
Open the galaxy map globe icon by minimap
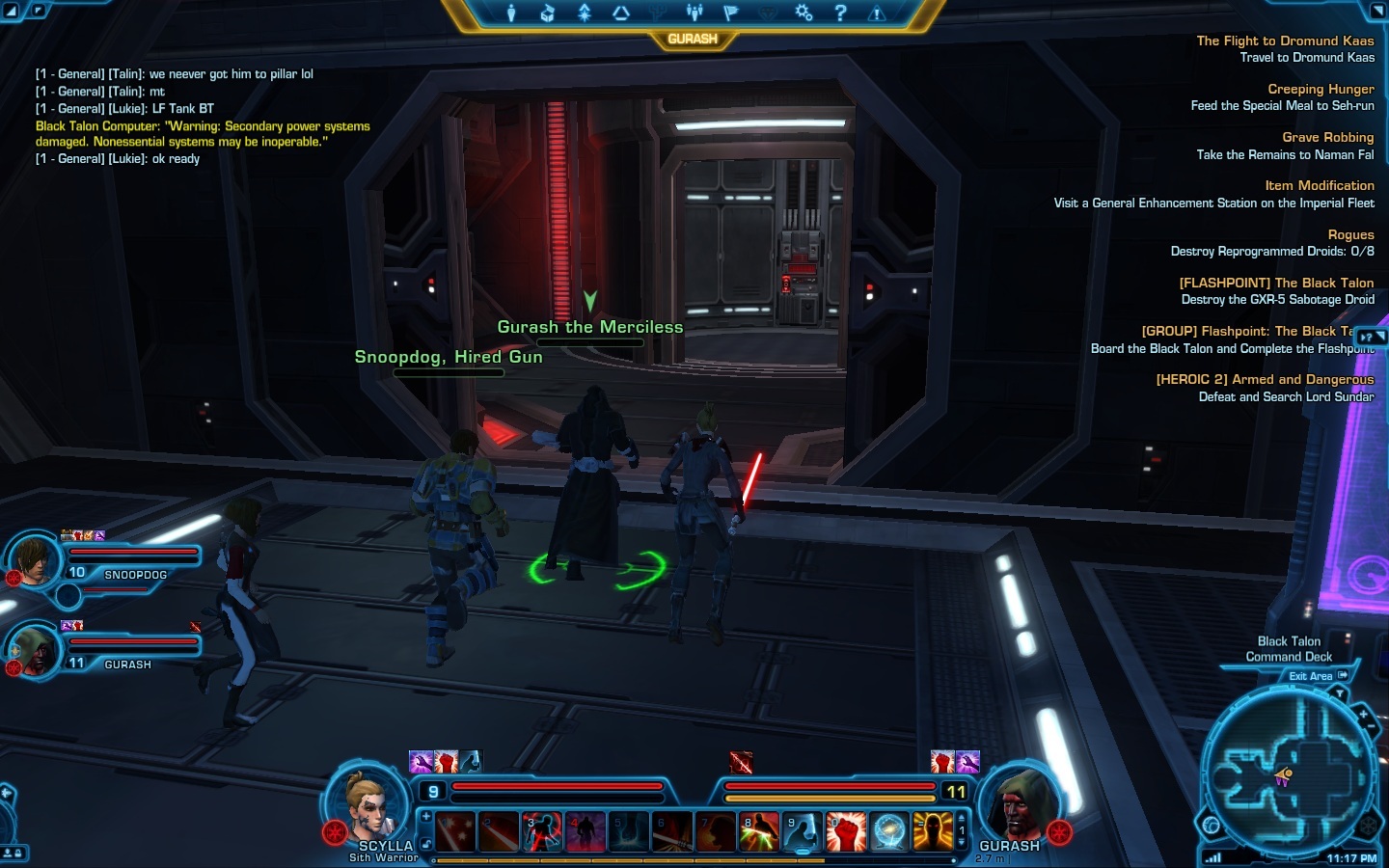[x=1212, y=826]
